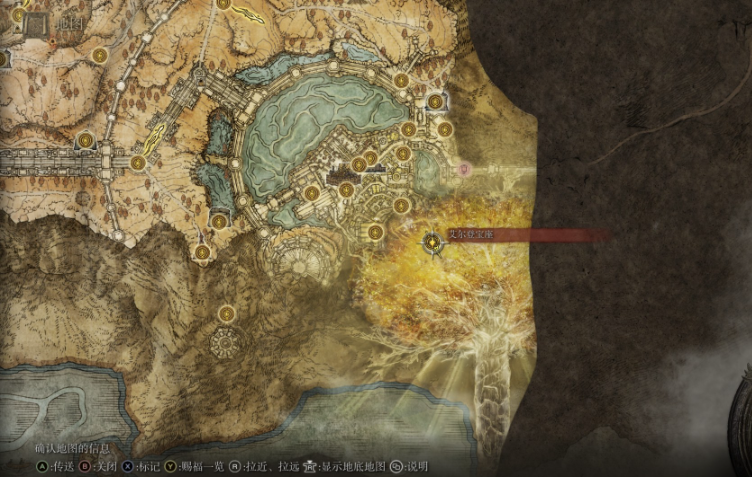Select the pink round marker east of the capital
The image size is (752, 477).
[x=464, y=170]
